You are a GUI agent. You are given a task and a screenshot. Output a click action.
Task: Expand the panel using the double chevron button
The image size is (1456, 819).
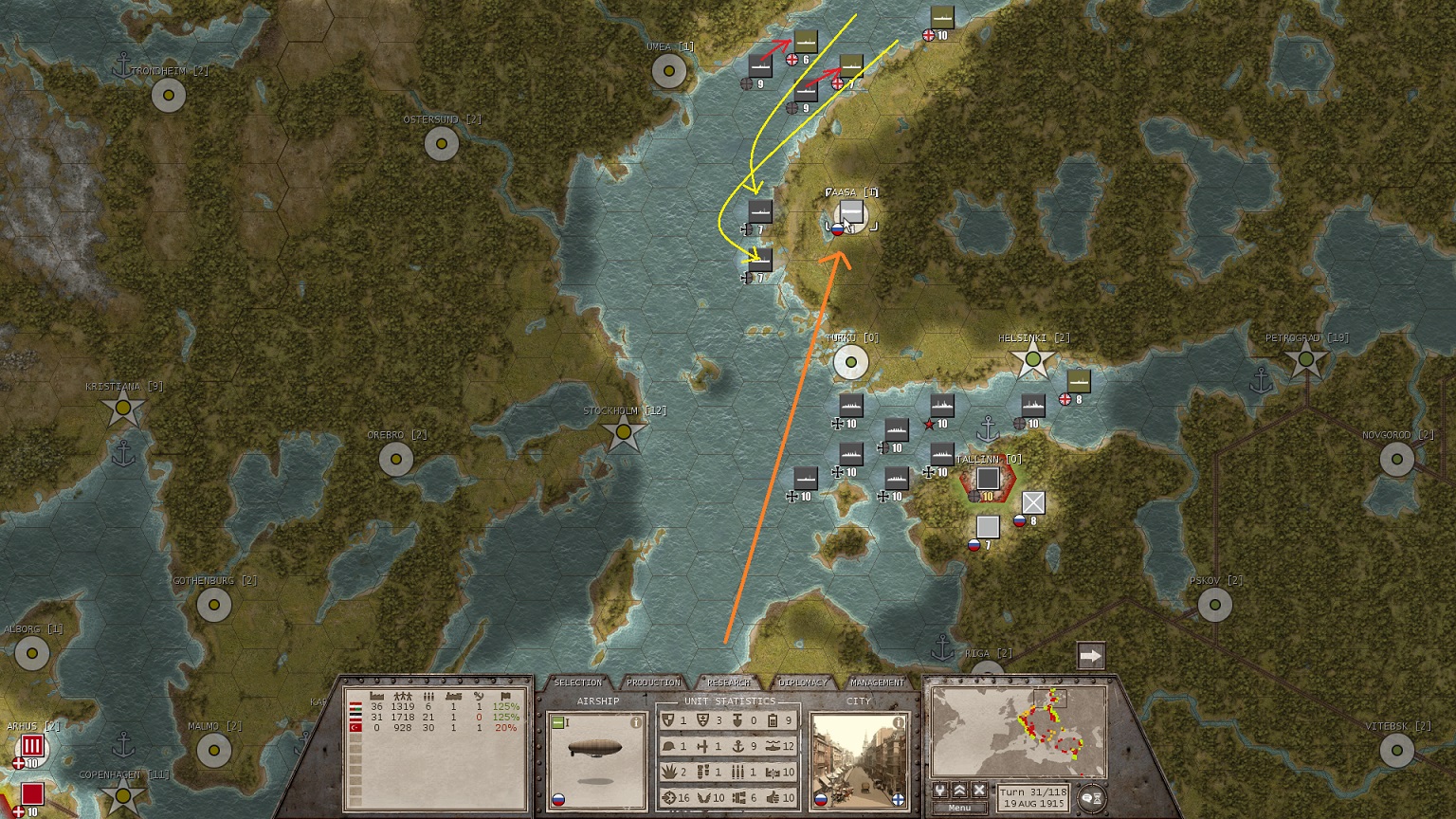tap(959, 790)
